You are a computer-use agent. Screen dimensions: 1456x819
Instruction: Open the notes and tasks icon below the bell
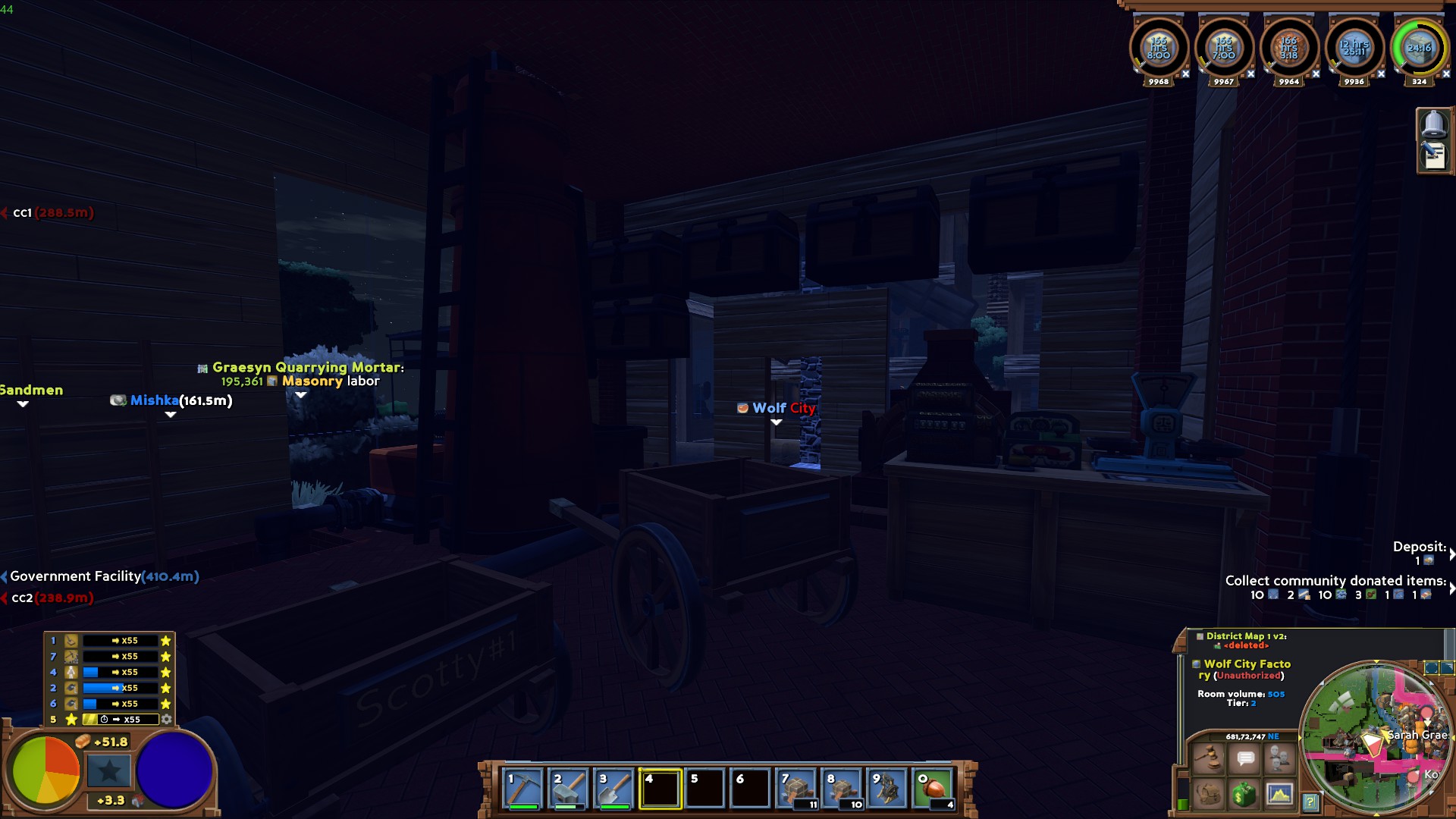point(1435,157)
